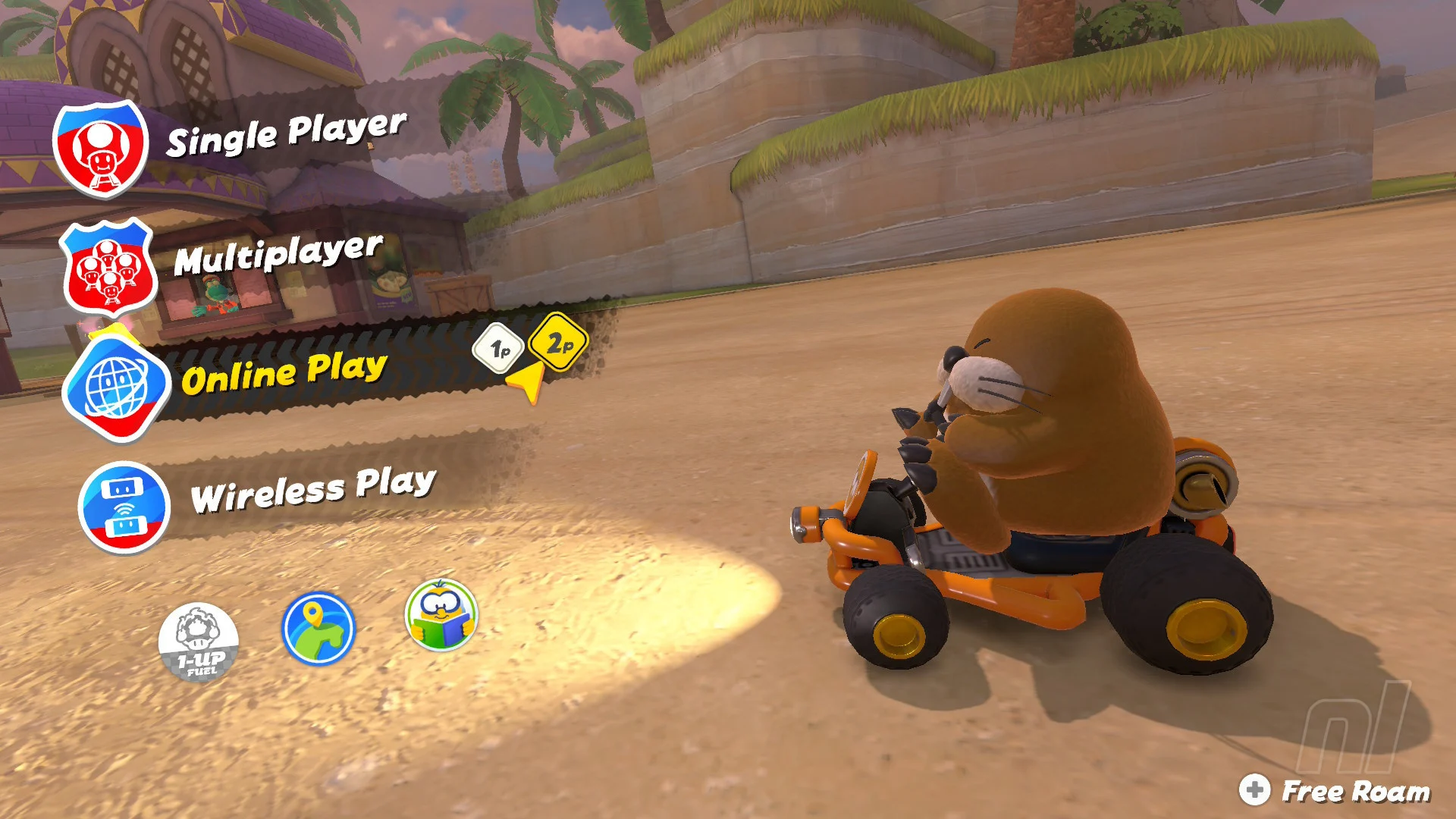Enter Free Roam mode
The width and height of the screenshot is (1456, 819).
pyautogui.click(x=1335, y=790)
